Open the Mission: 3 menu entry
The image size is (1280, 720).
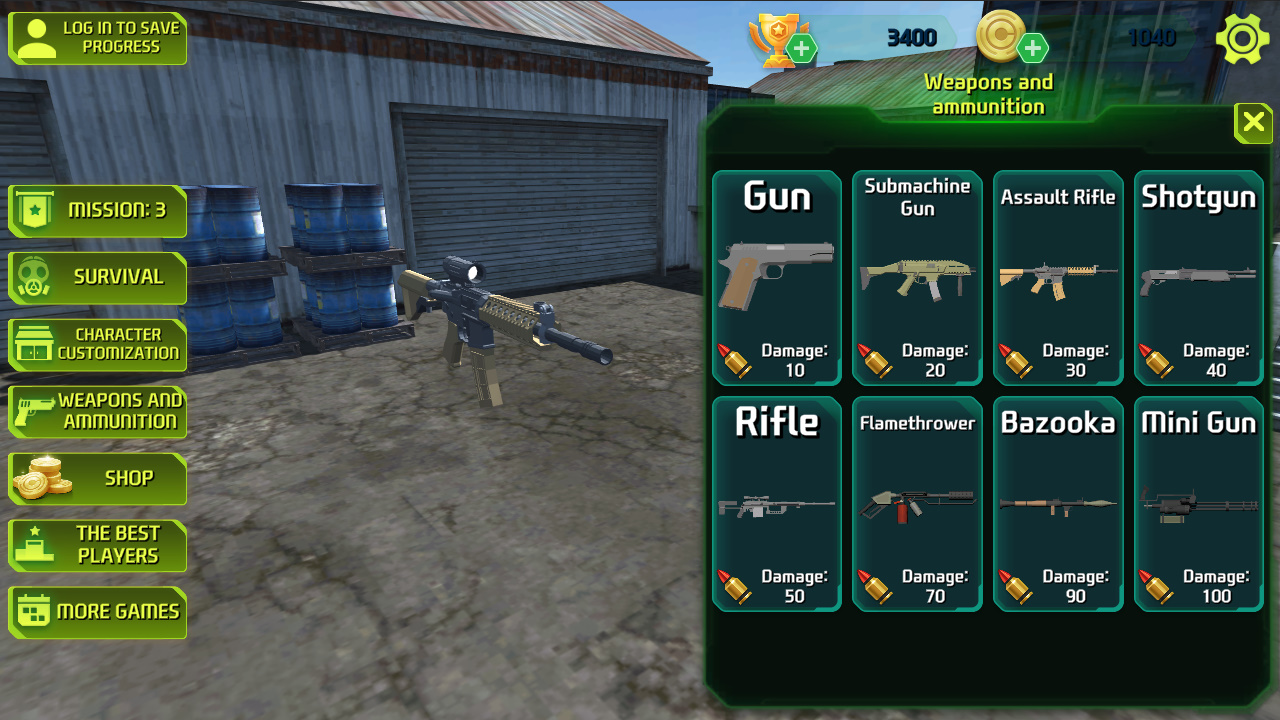tap(97, 211)
